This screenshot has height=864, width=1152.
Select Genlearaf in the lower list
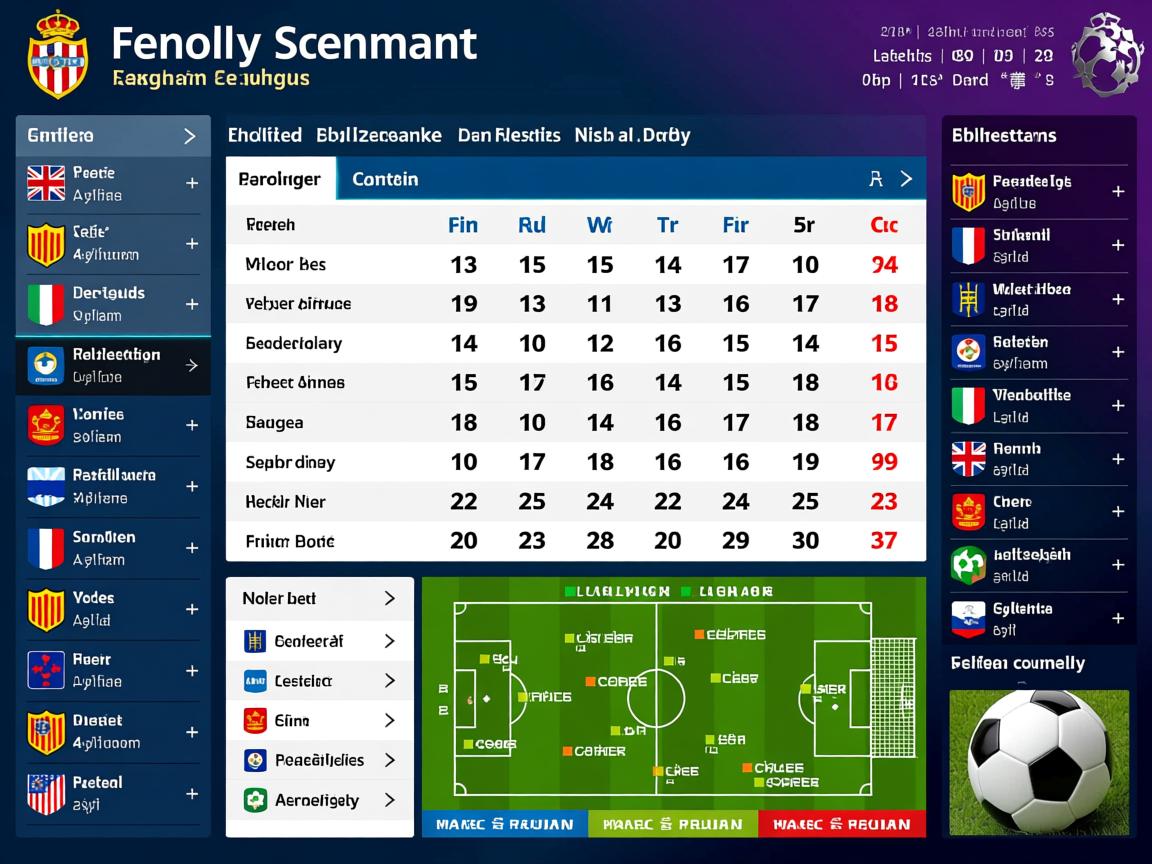tap(319, 641)
